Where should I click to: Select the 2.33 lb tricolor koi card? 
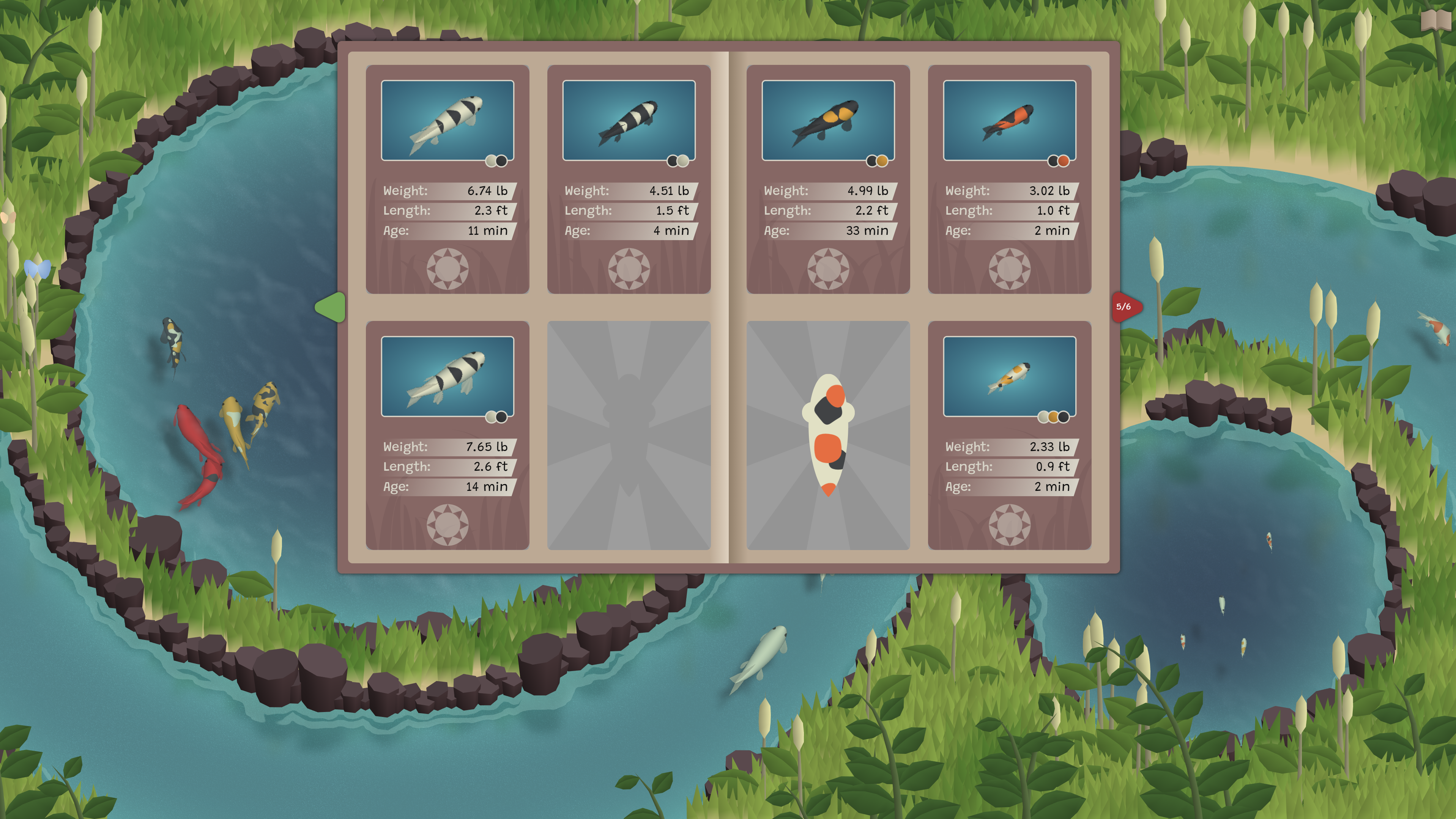coord(1009,435)
